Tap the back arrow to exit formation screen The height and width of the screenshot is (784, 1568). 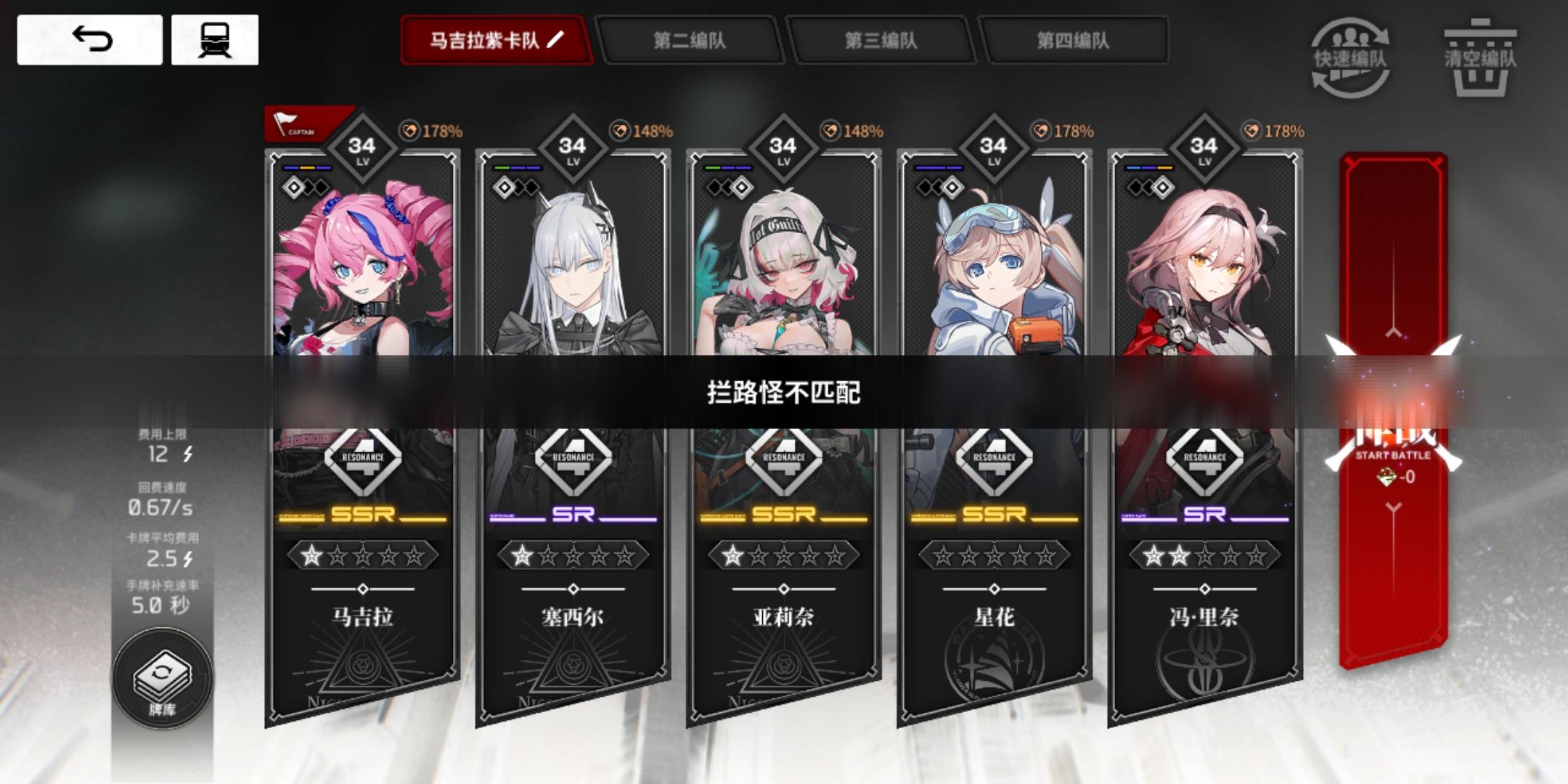coord(89,40)
